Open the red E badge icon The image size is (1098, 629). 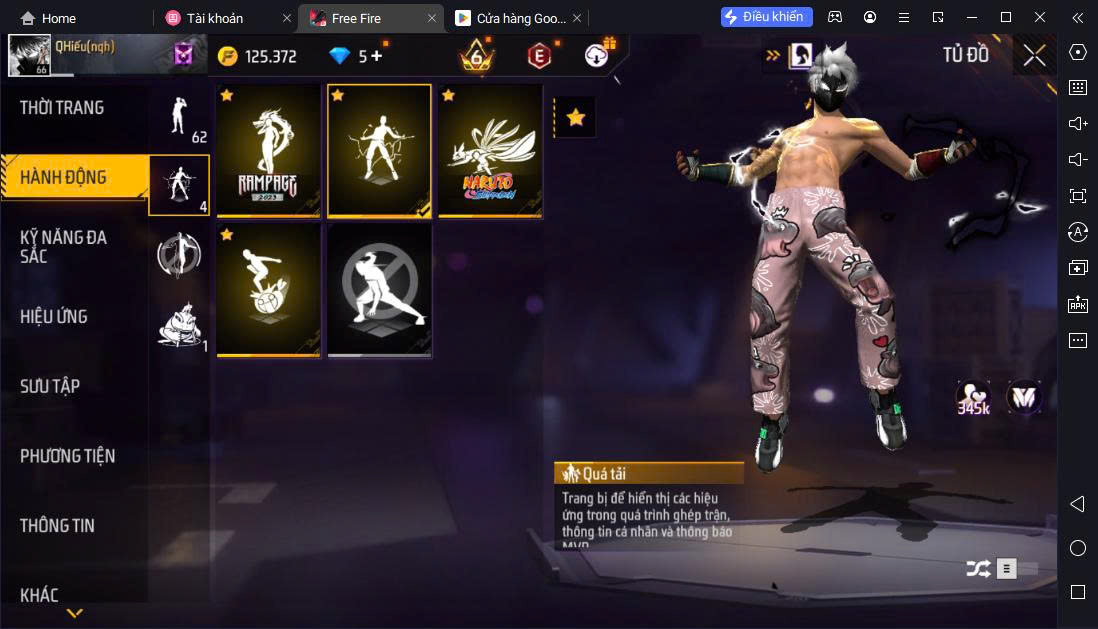pyautogui.click(x=539, y=56)
